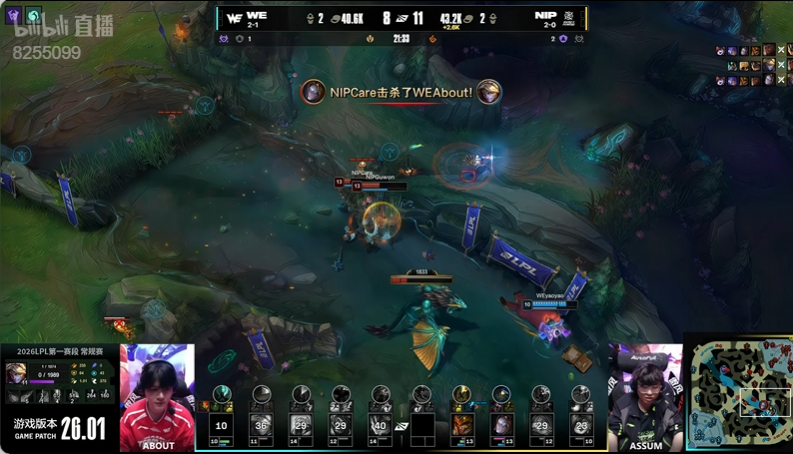The image size is (793, 454).
Task: Click the NIP team name on scoreboard
Action: click(x=545, y=16)
